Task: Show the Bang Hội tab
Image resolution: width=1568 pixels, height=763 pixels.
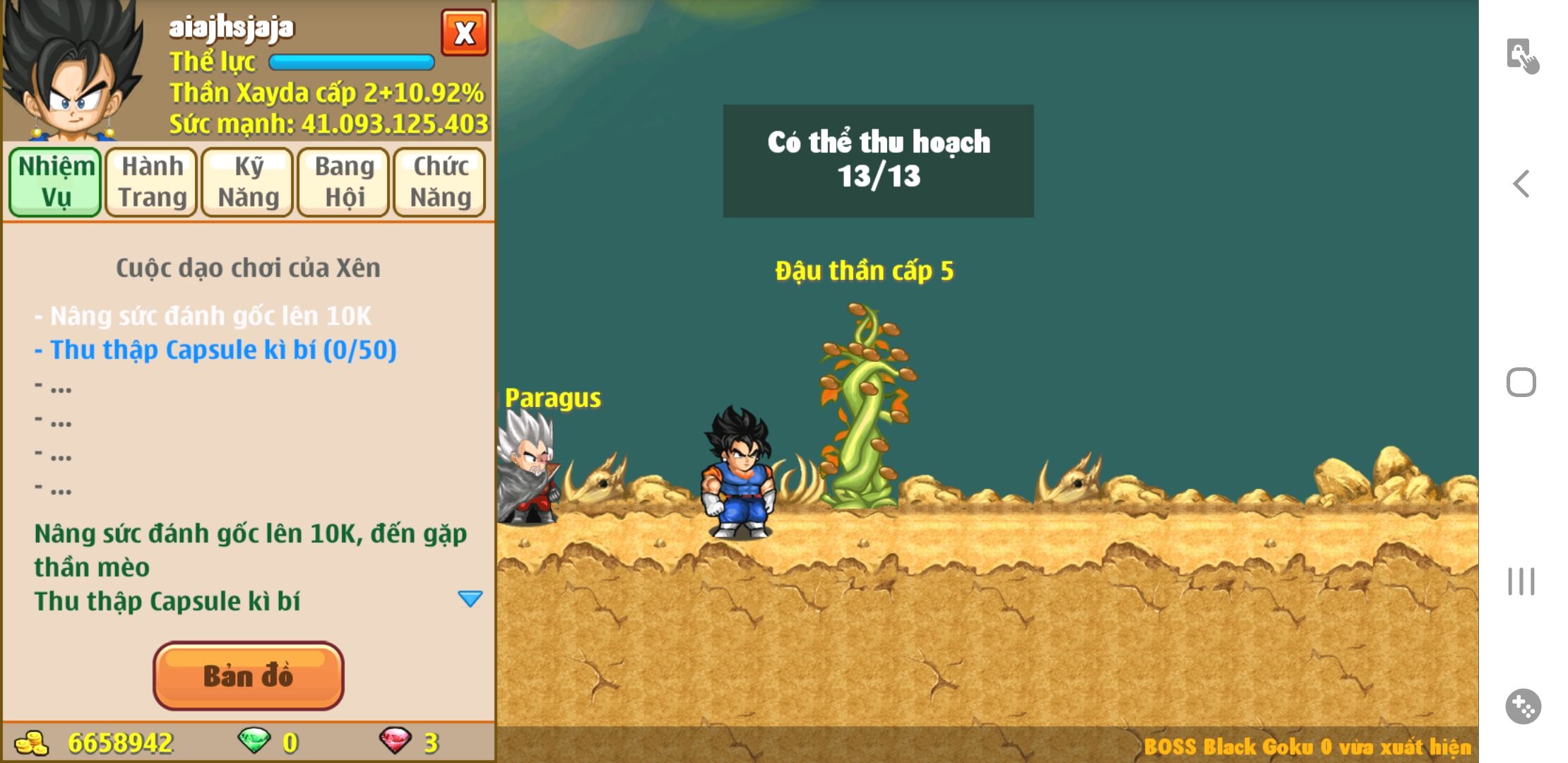Action: [x=344, y=182]
